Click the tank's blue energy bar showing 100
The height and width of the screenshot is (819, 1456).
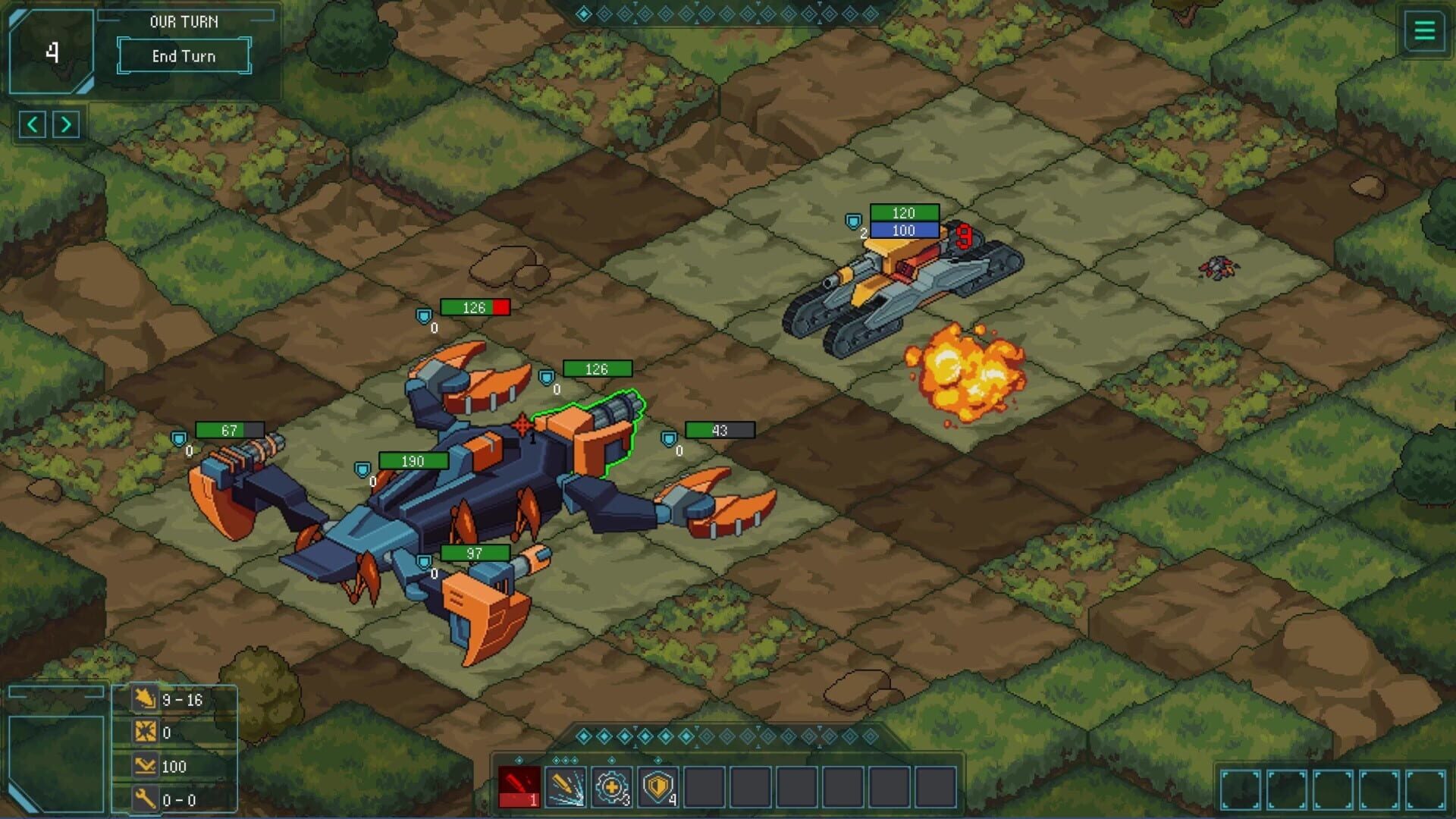coord(904,231)
